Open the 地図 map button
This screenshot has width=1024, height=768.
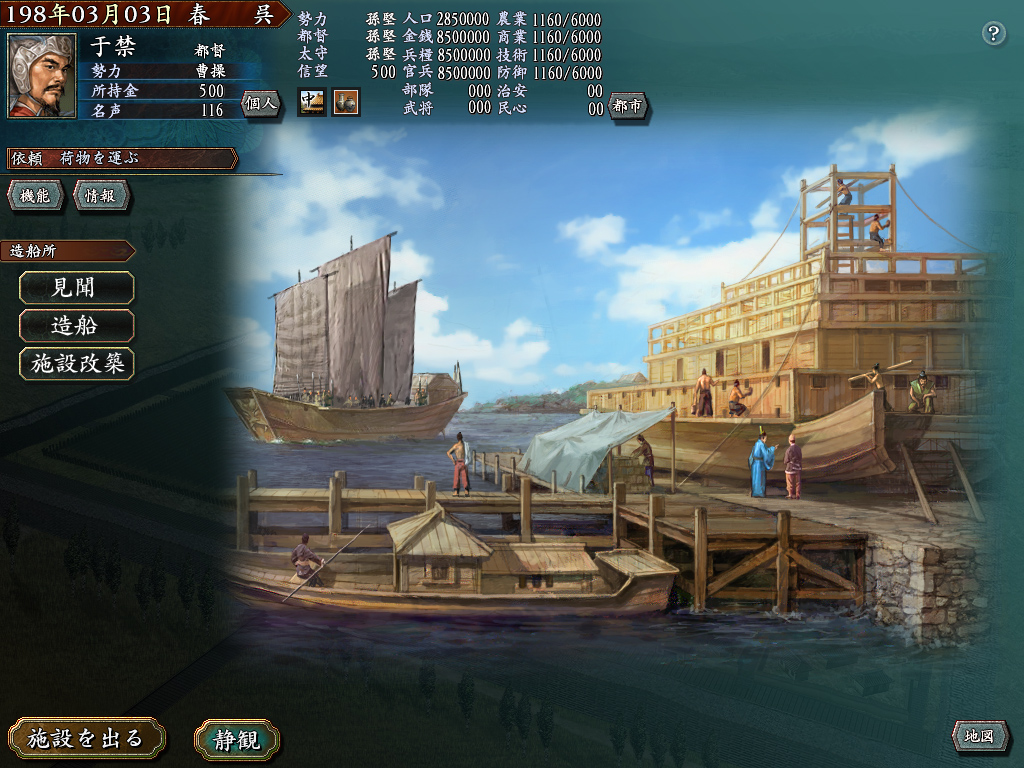point(978,737)
